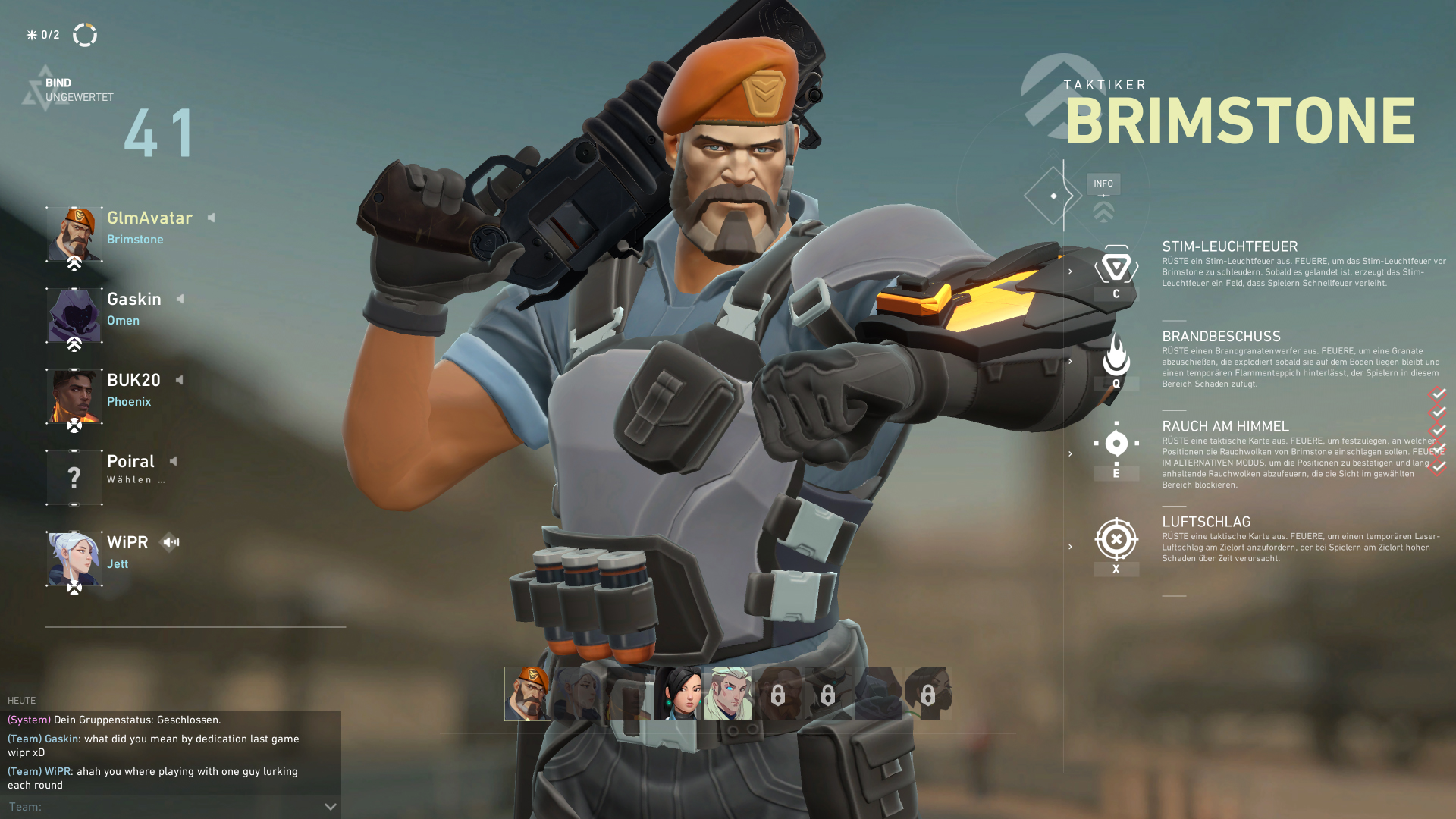Click GlmAvatar's Brimstone player portrait
The image size is (1456, 819).
74,234
